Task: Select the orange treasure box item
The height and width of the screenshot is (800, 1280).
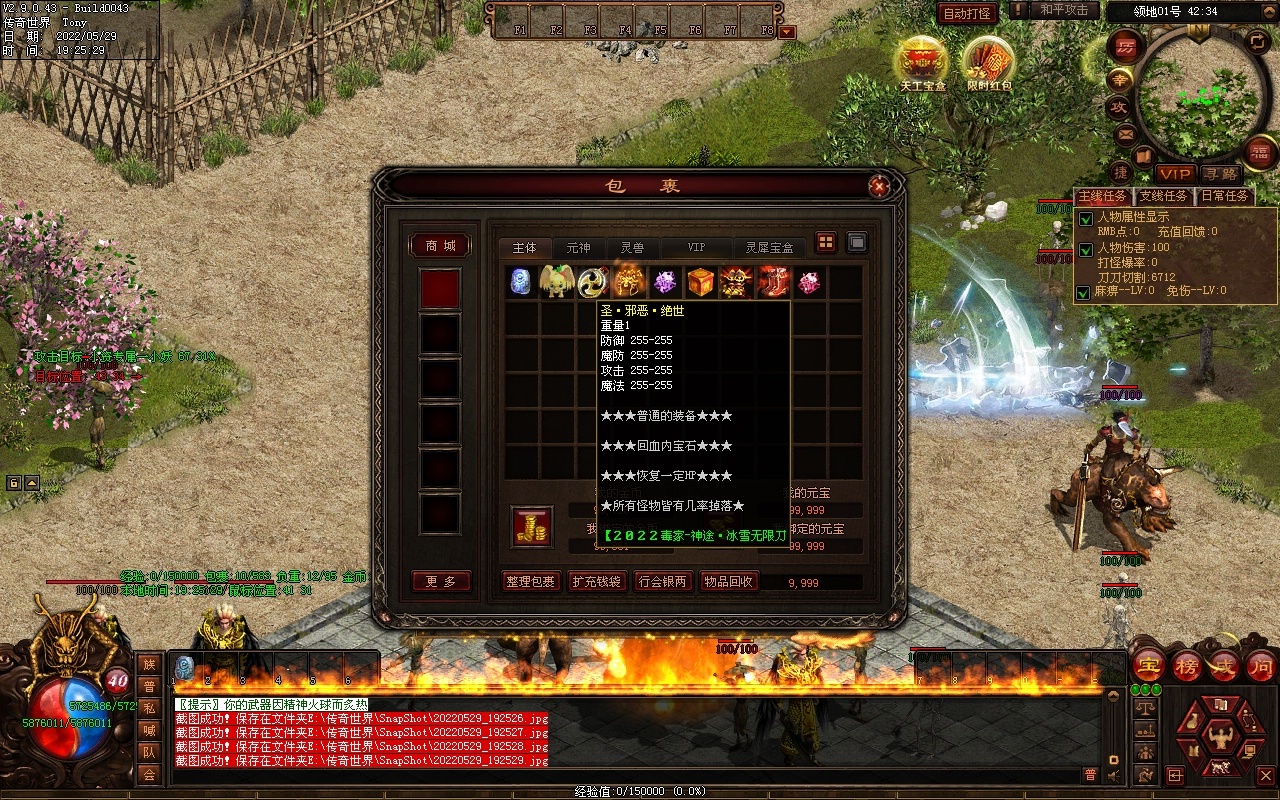Action: point(701,282)
